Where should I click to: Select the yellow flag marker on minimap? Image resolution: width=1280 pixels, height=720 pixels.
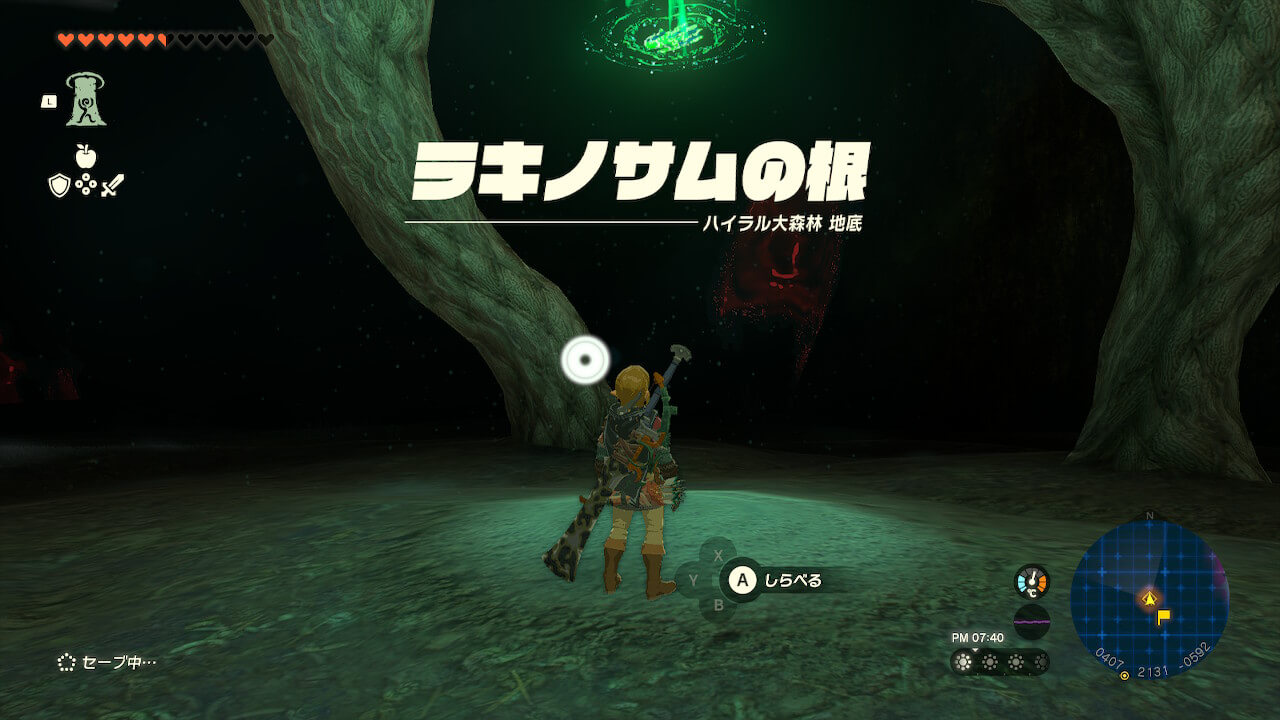pyautogui.click(x=1163, y=617)
